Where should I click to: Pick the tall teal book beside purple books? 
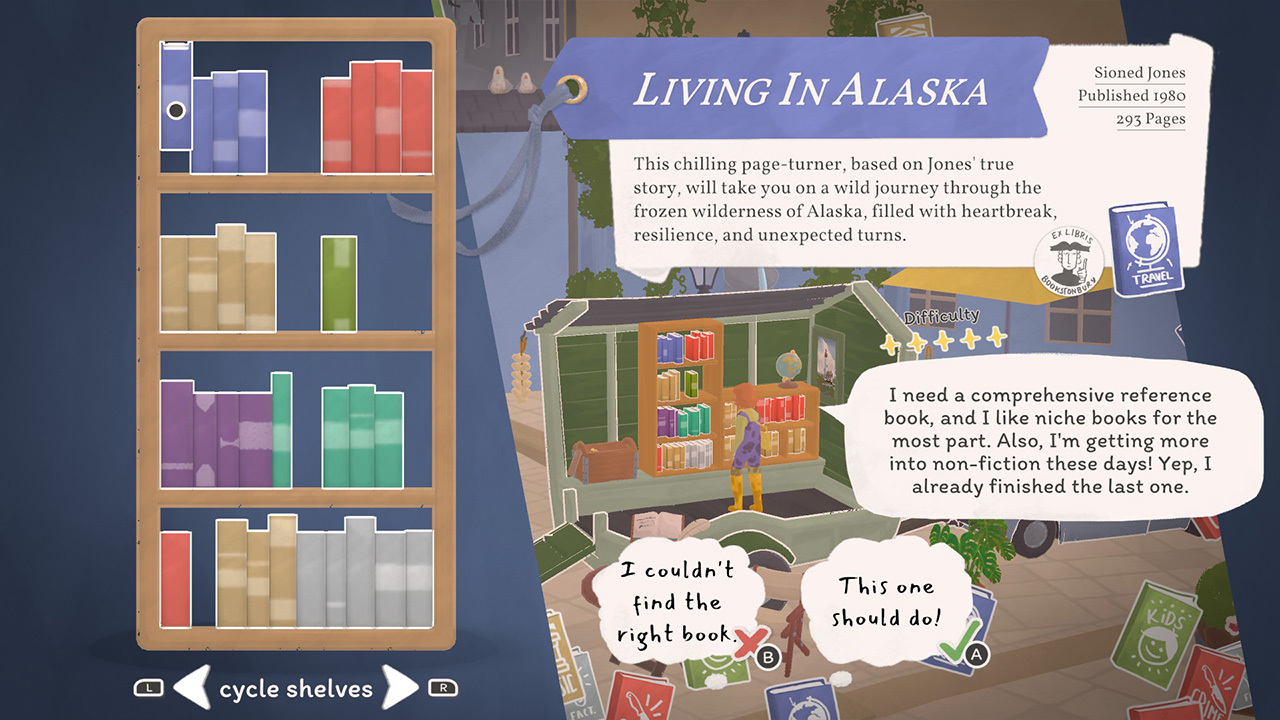click(281, 430)
